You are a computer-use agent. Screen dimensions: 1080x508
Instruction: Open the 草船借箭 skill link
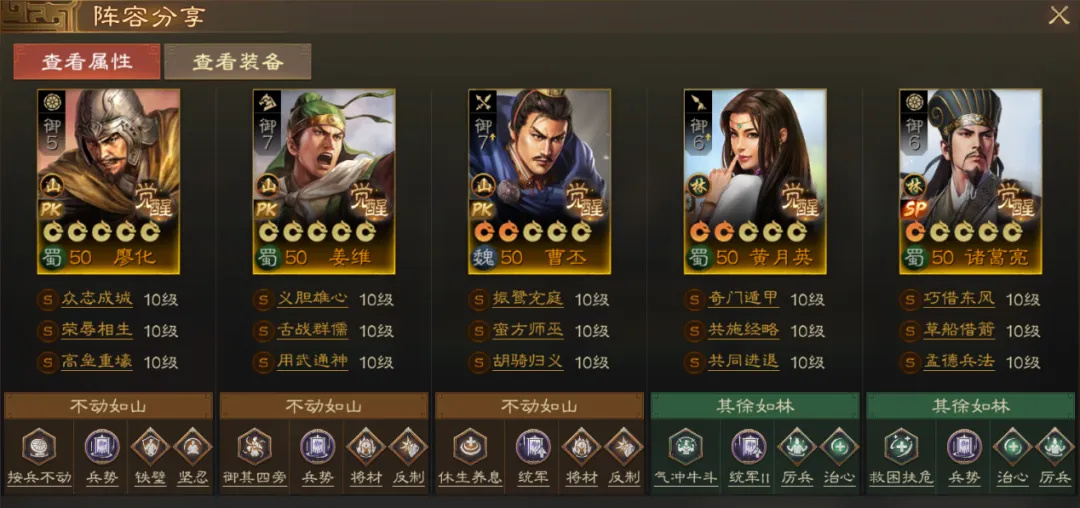pos(959,330)
